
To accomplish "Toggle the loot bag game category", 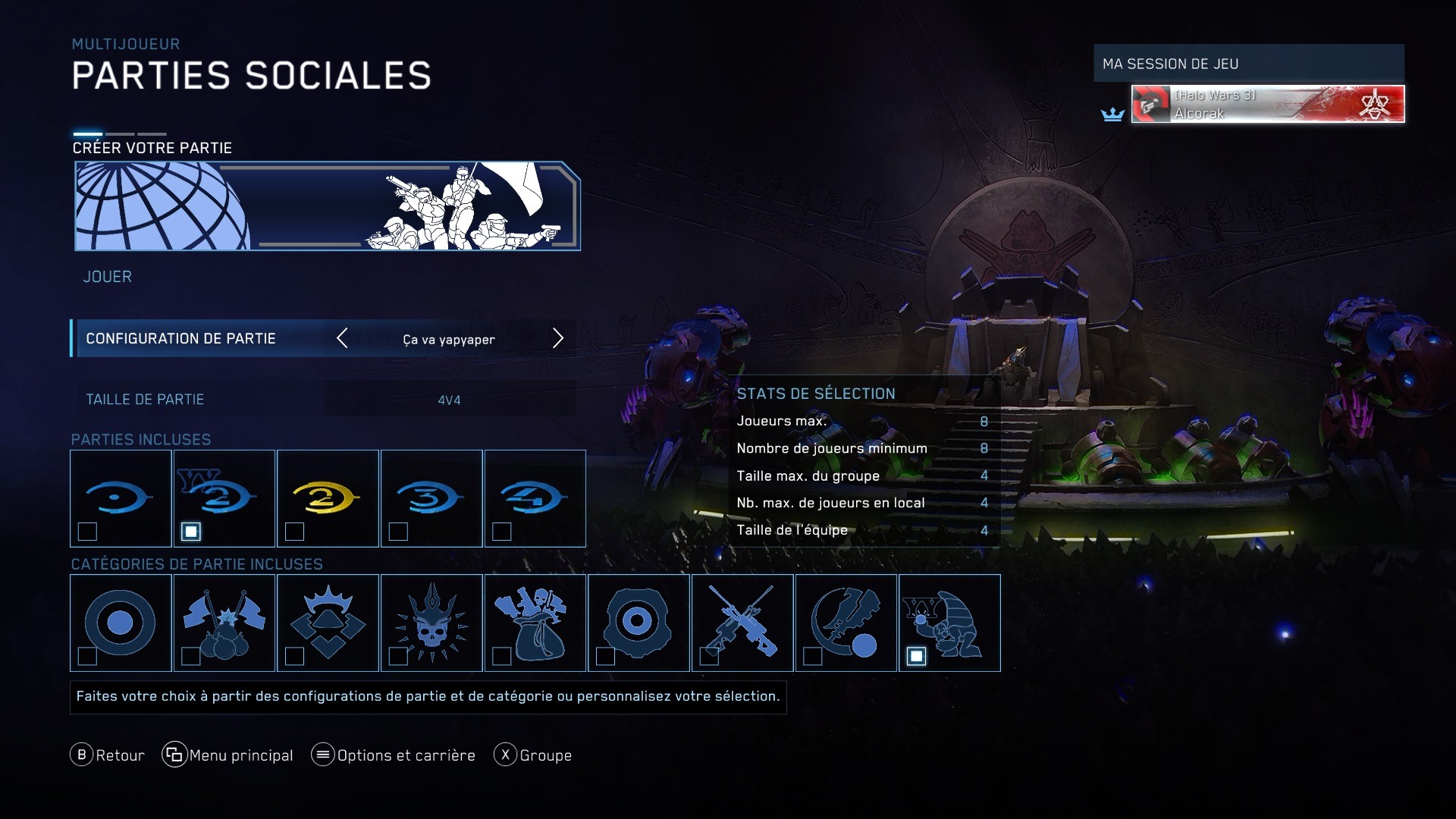I will tap(535, 623).
